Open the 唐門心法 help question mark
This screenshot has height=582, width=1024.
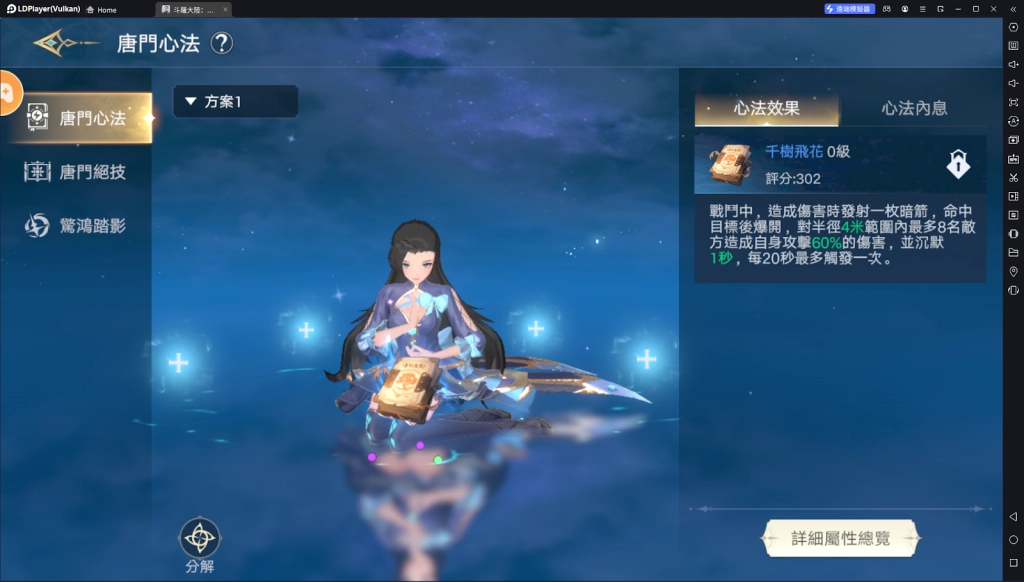(221, 43)
